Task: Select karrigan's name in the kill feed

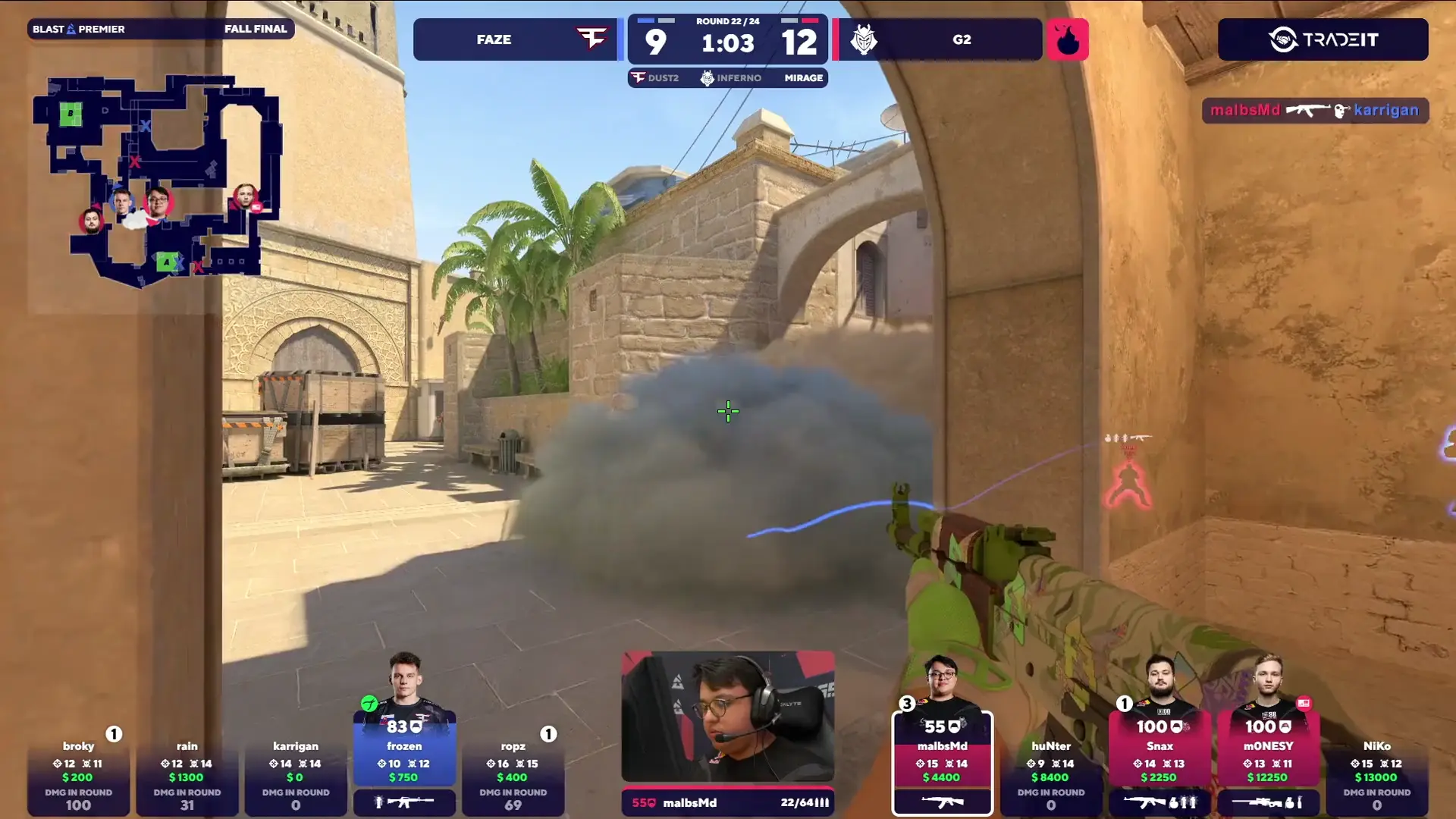Action: click(x=1386, y=110)
